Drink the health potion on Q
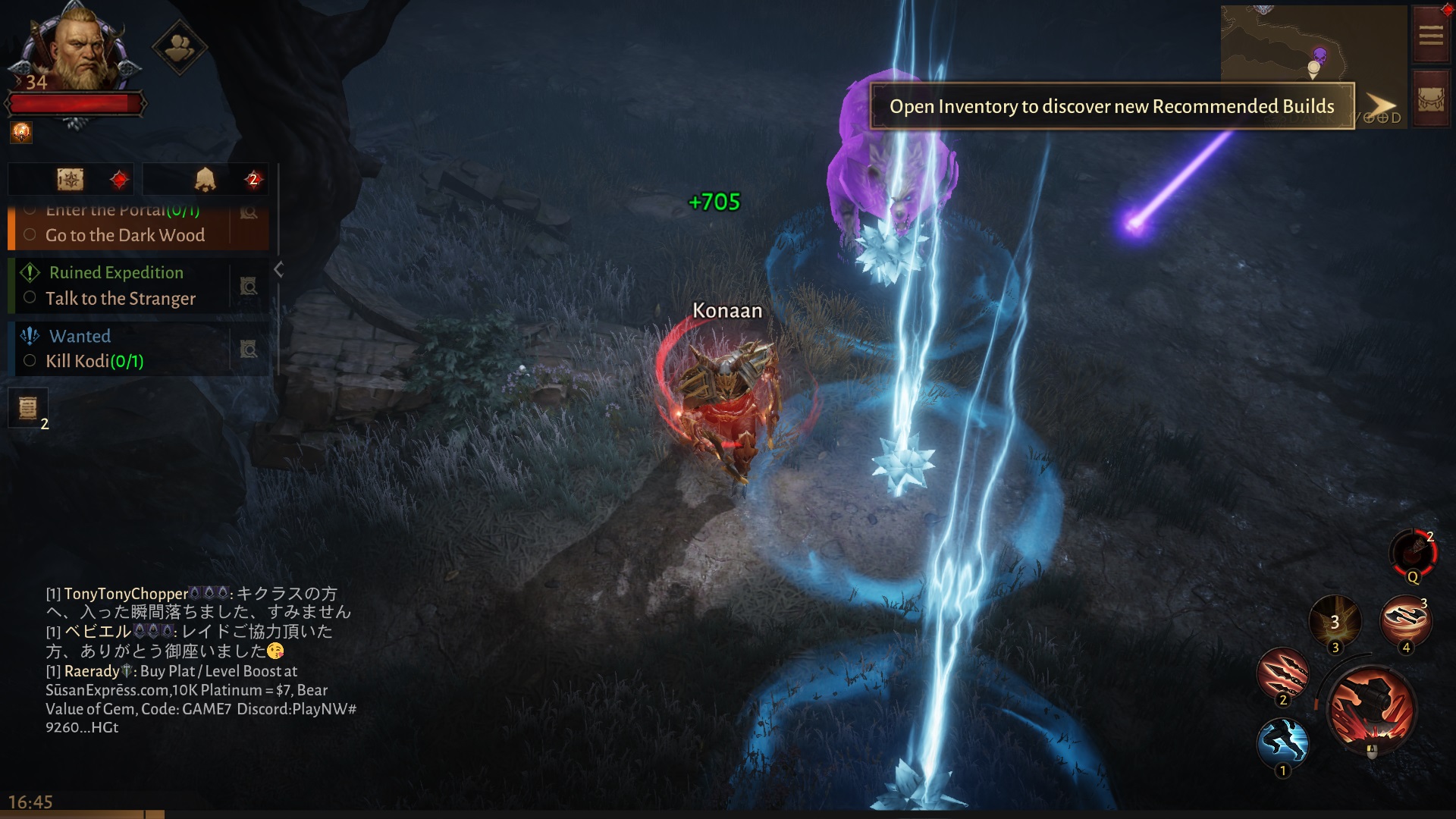This screenshot has width=1456, height=819. (1412, 555)
